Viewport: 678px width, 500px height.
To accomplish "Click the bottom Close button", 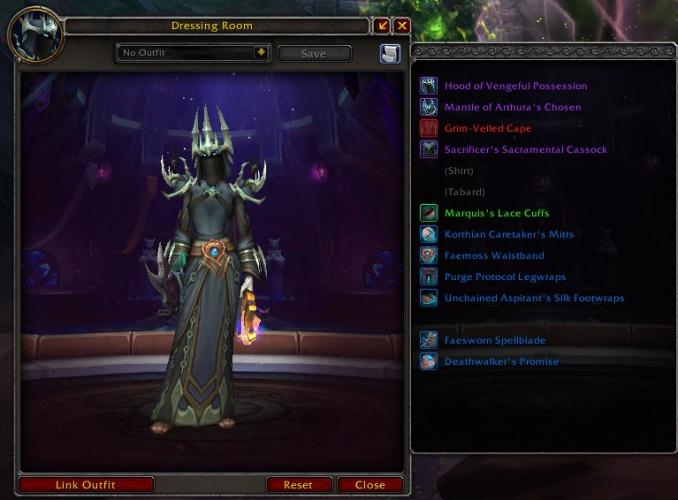I will pos(369,485).
